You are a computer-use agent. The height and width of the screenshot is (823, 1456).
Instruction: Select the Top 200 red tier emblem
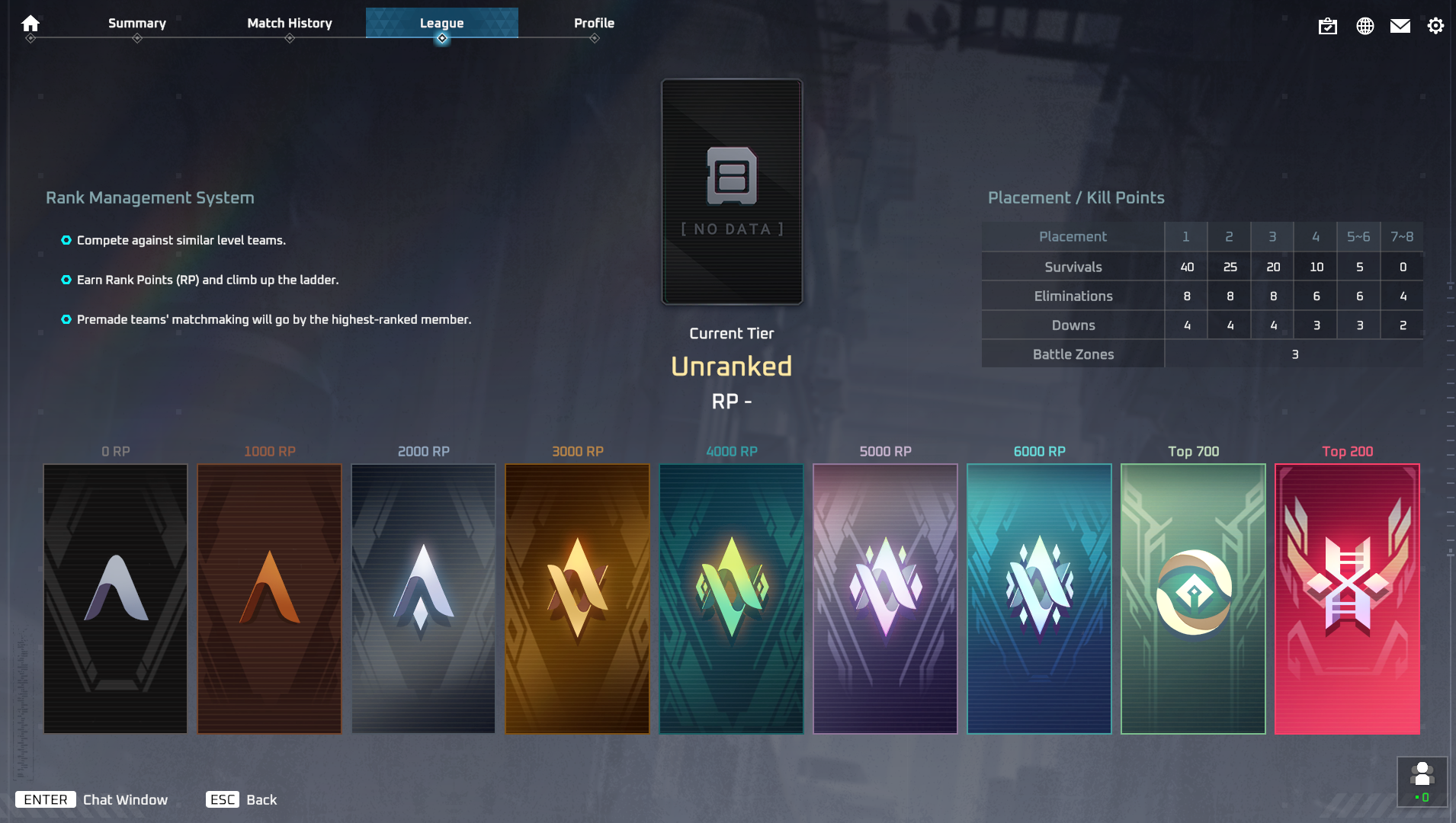point(1345,598)
